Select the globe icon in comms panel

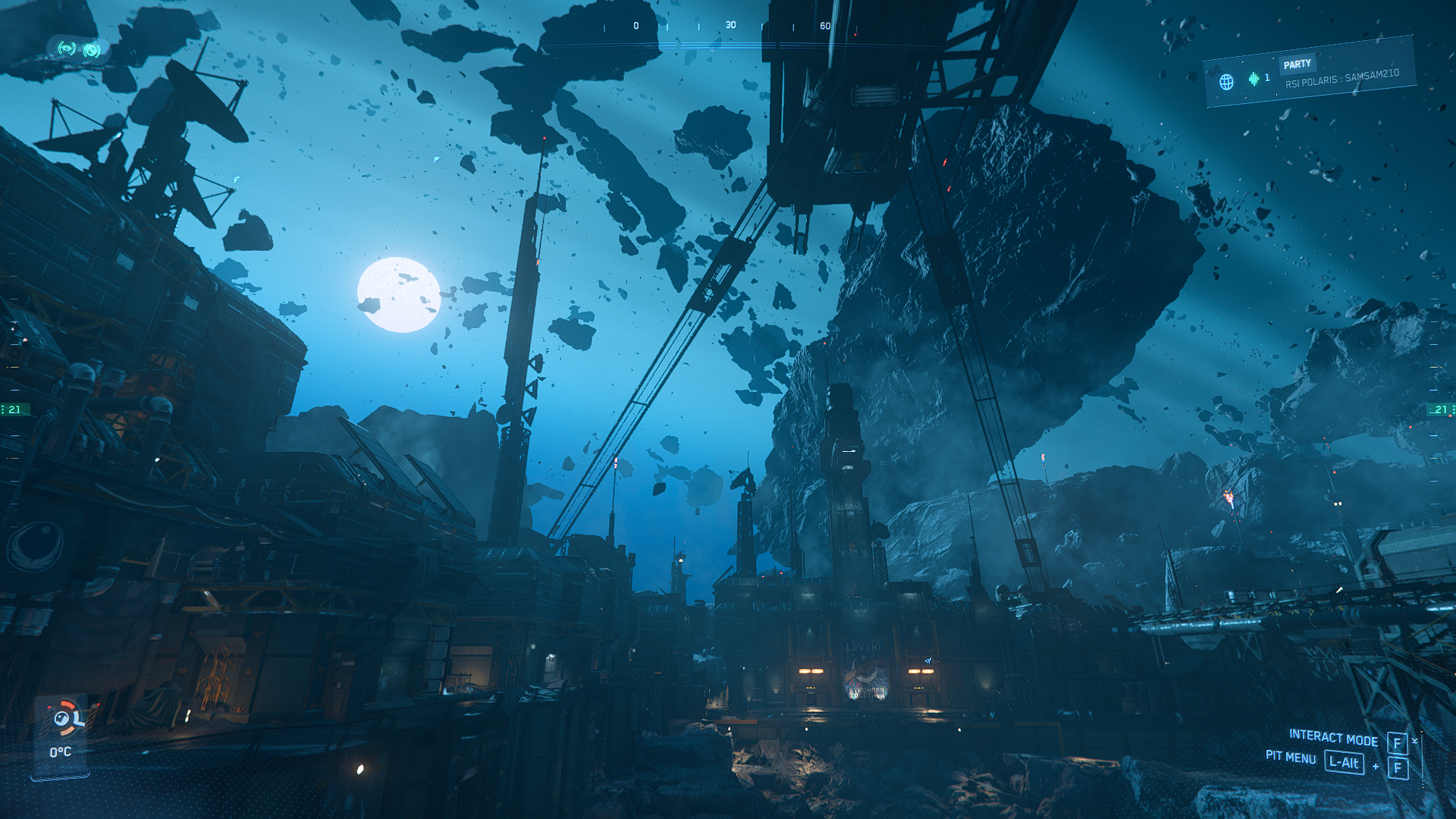(x=1226, y=81)
